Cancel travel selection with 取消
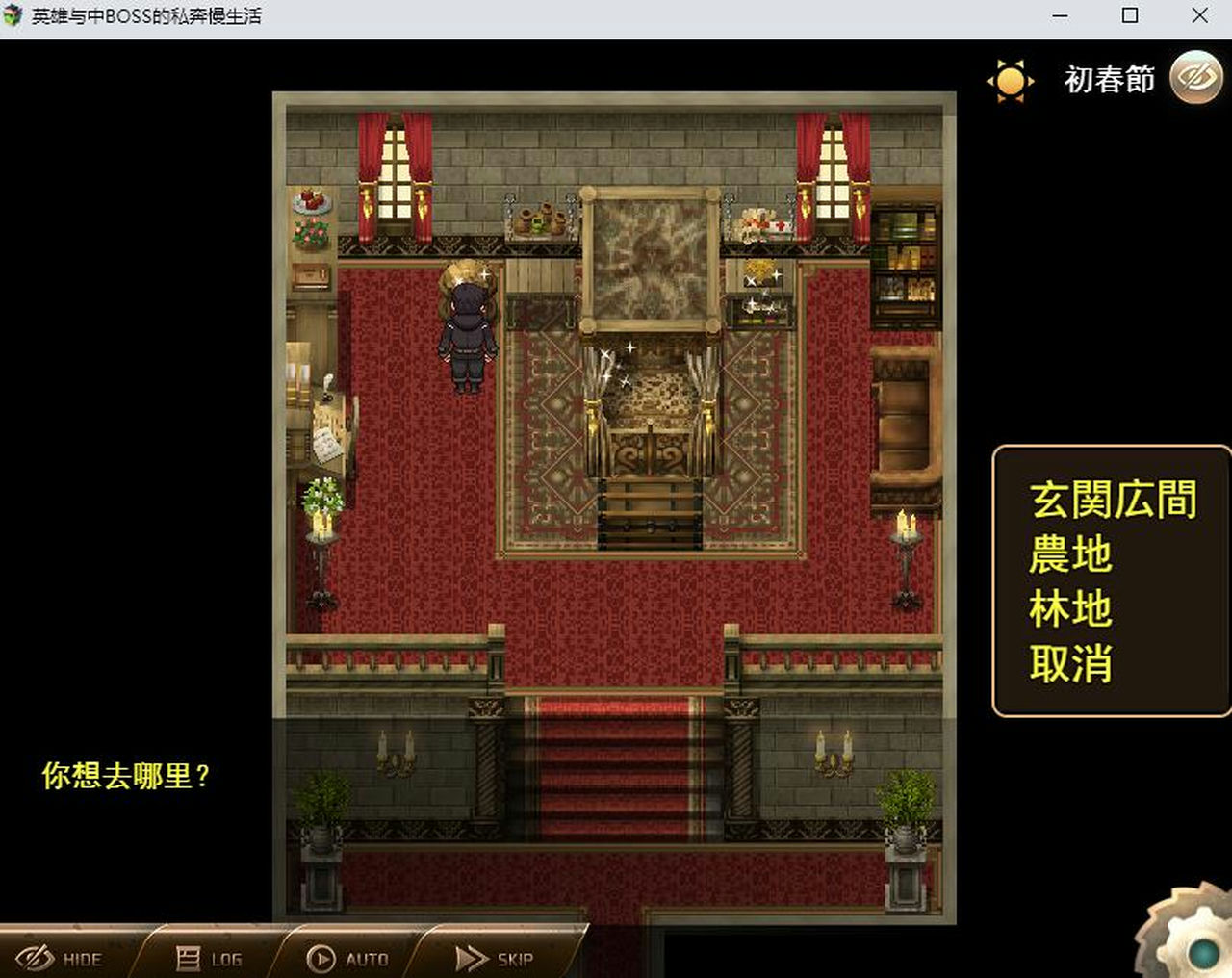This screenshot has height=978, width=1232. click(1071, 662)
